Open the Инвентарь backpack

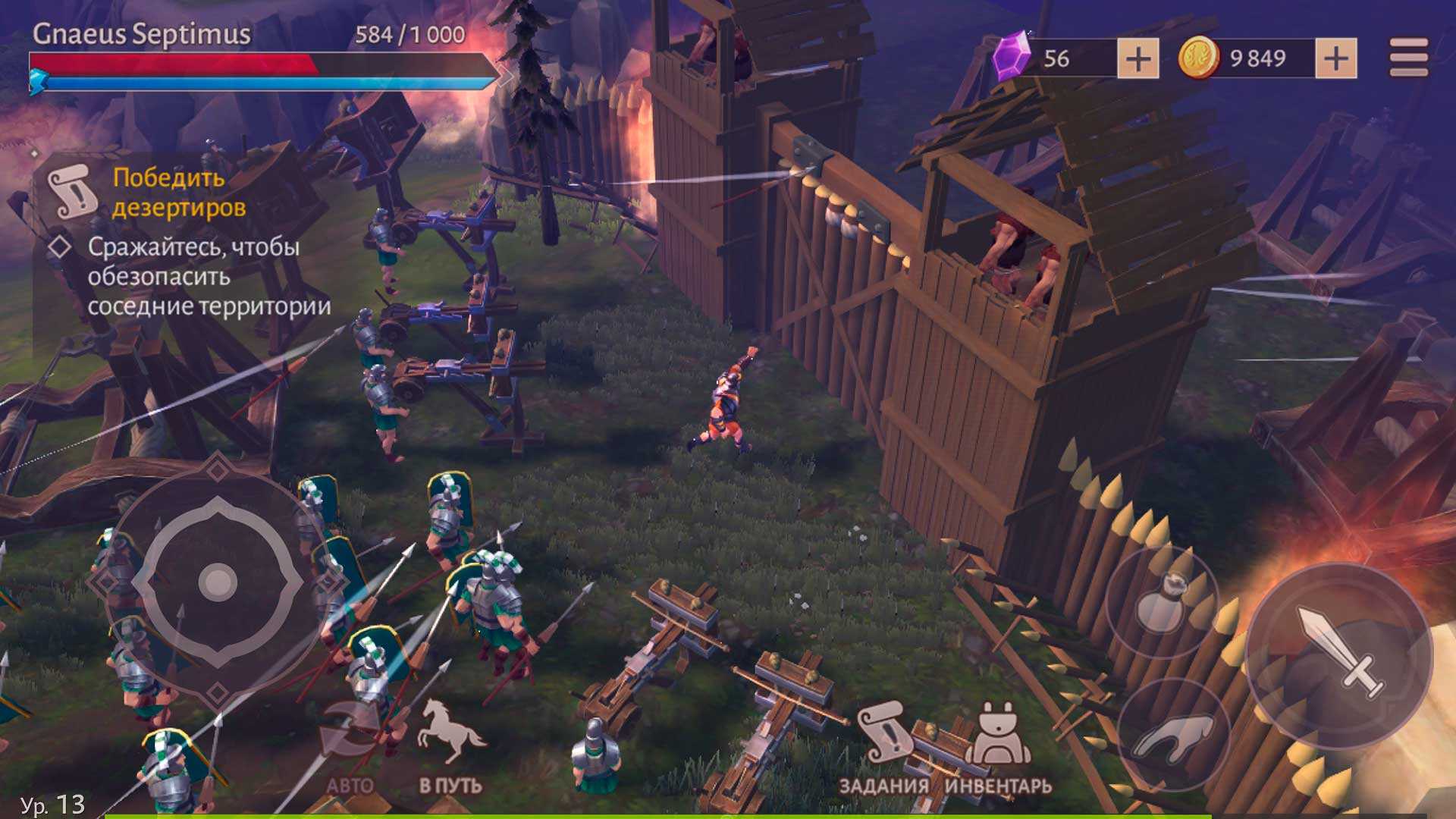[x=998, y=748]
